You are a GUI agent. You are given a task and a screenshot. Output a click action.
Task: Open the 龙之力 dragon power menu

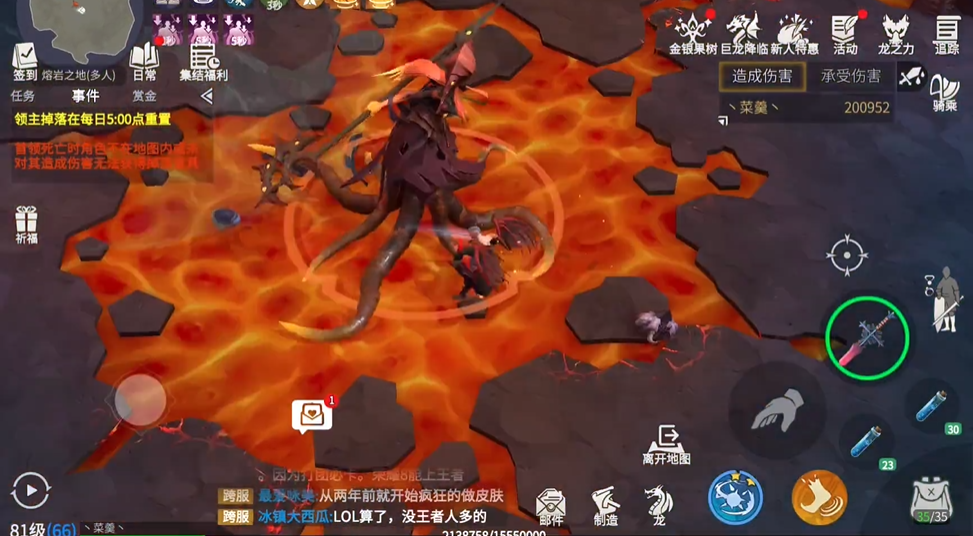895,32
